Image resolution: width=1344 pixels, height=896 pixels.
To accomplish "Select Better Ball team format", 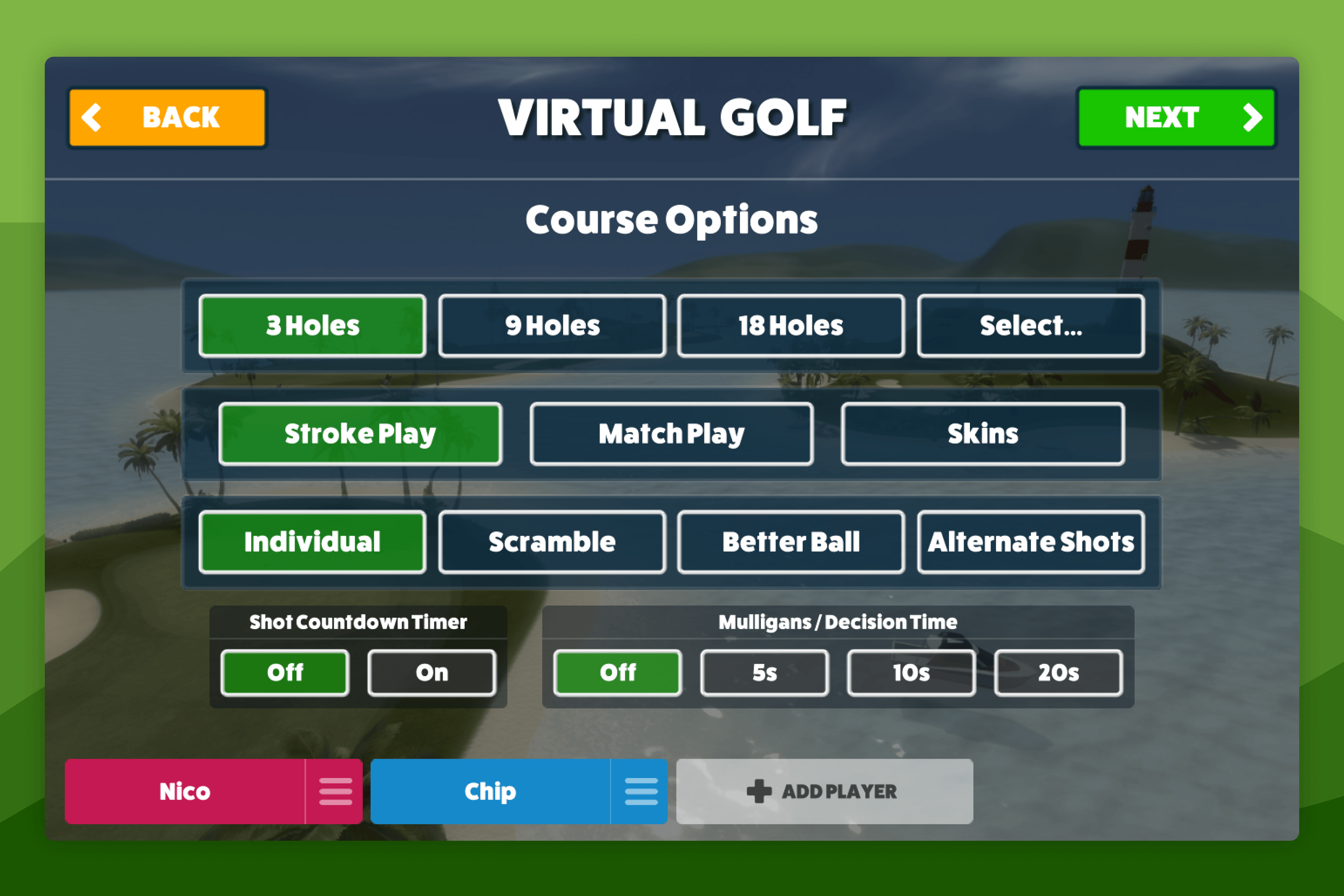I will click(790, 542).
